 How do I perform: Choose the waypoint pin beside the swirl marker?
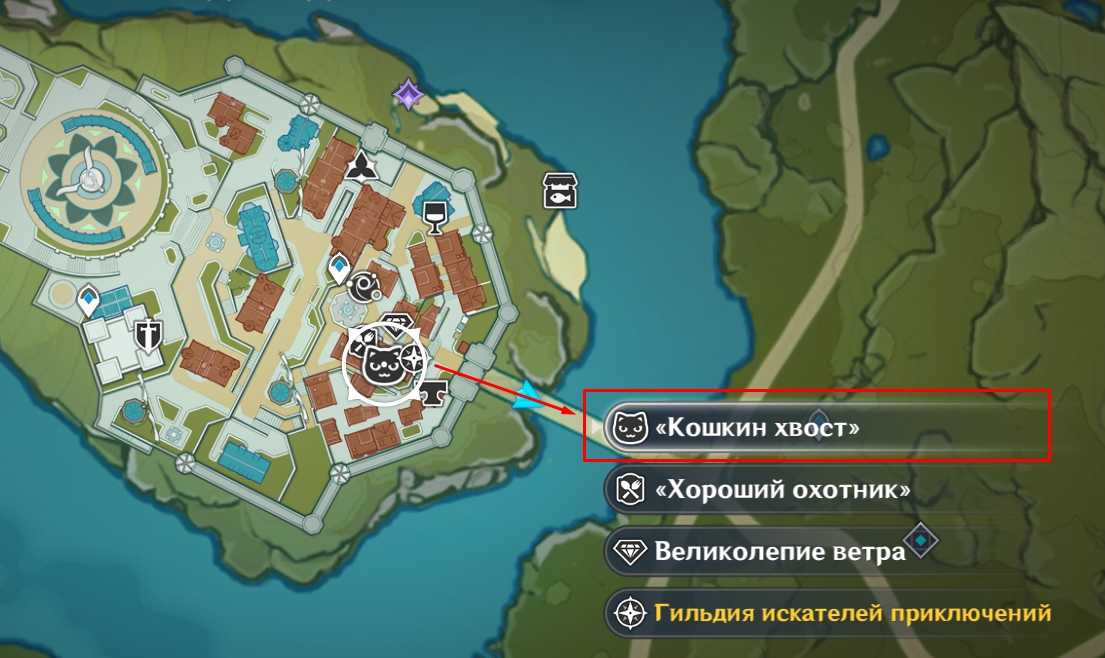tap(338, 268)
